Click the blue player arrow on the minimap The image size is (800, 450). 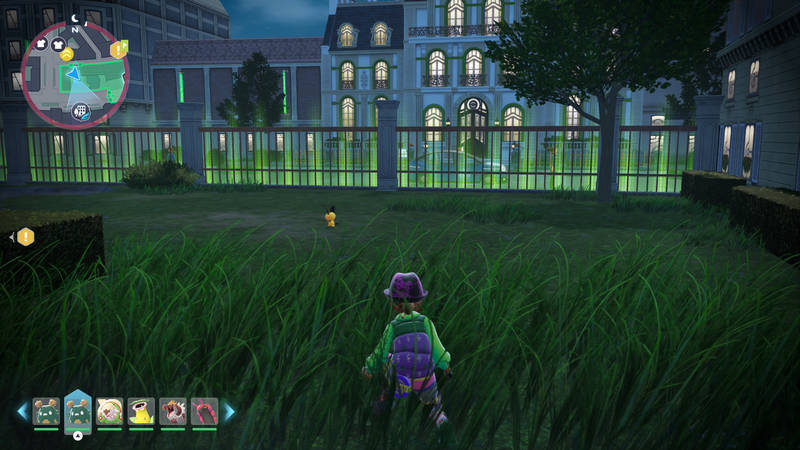[73, 73]
